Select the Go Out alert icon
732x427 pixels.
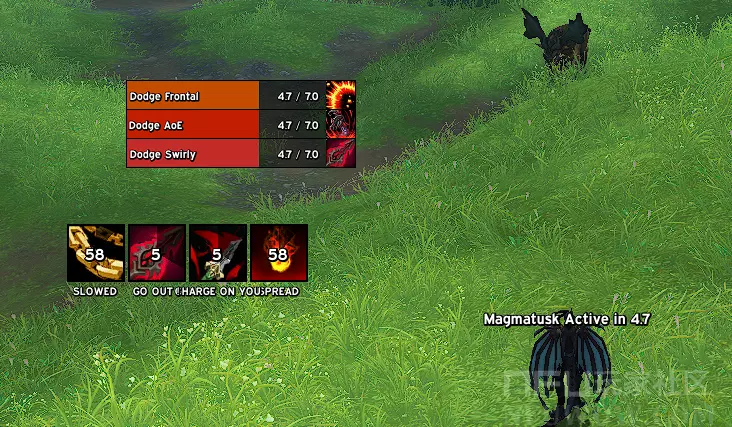157,253
